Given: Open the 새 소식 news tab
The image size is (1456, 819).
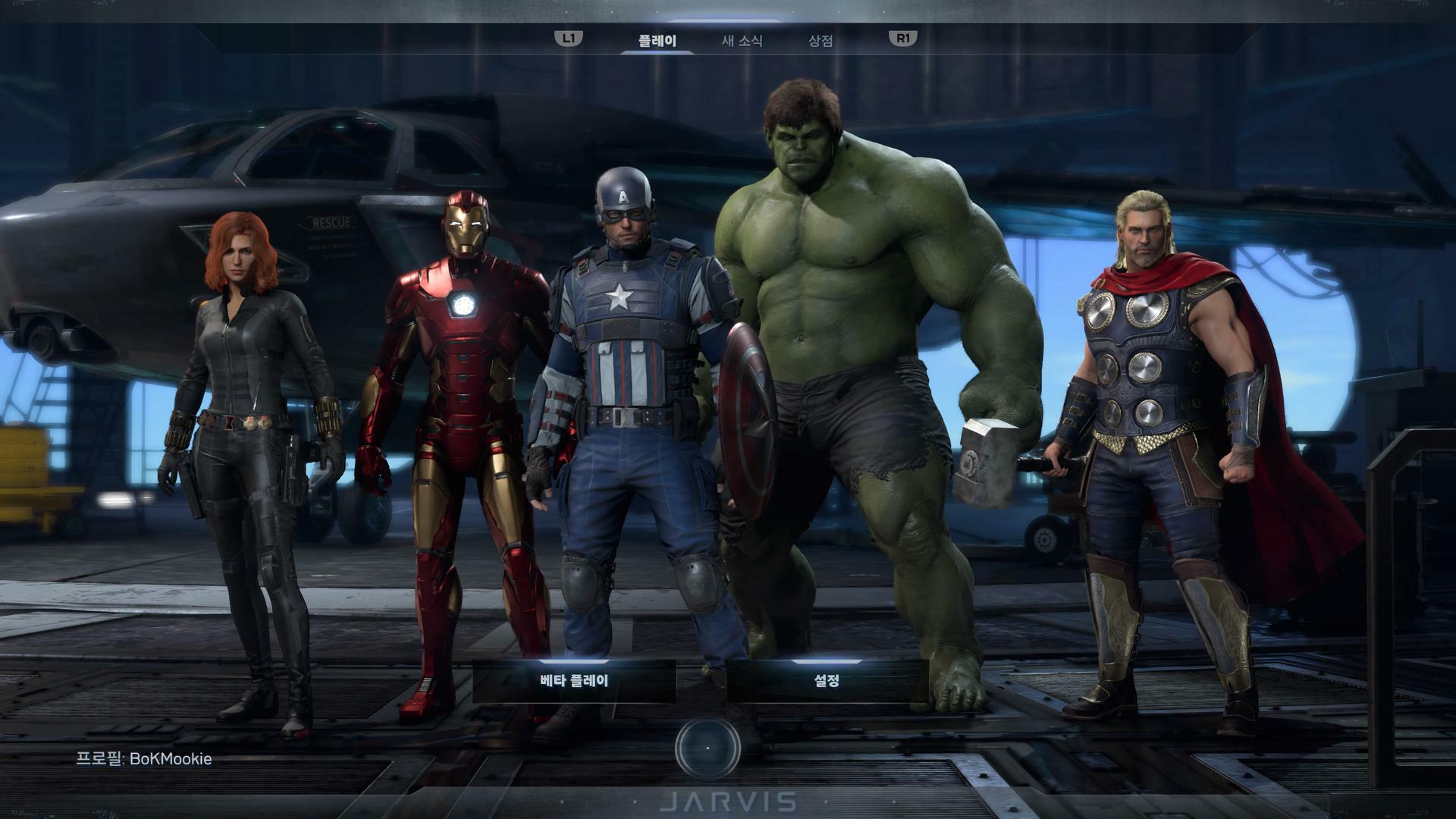Looking at the screenshot, I should coord(742,41).
